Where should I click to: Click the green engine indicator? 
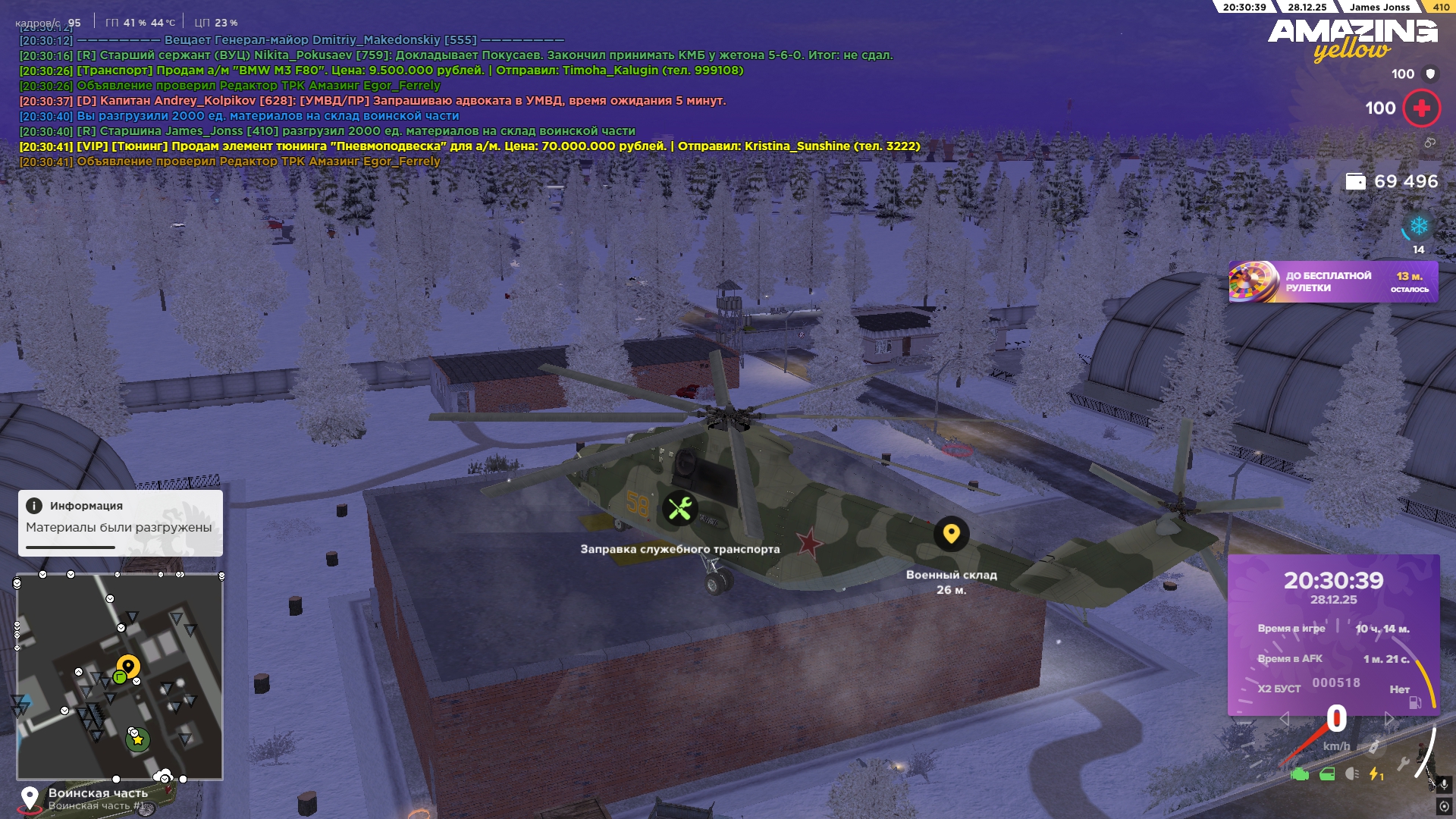(1300, 774)
